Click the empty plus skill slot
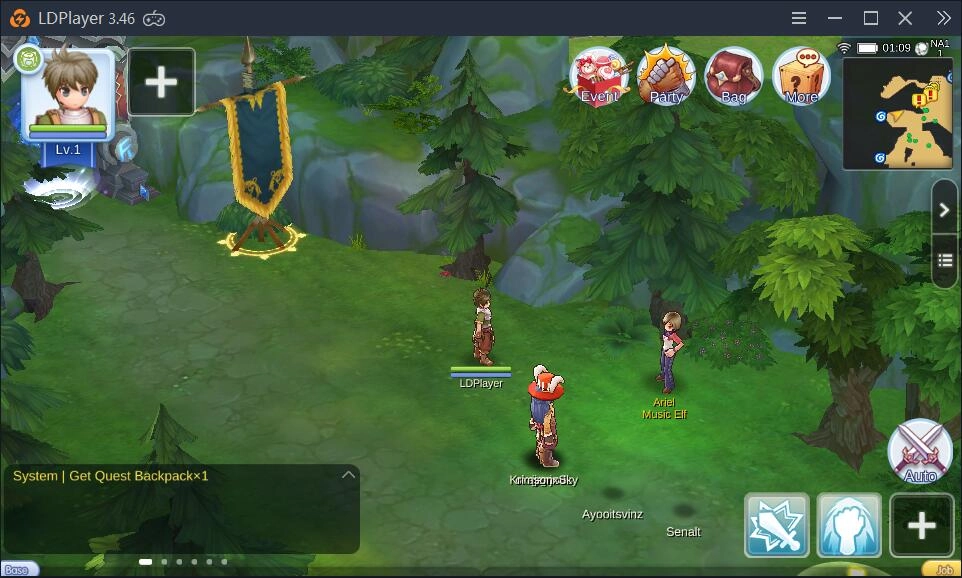 [x=921, y=525]
